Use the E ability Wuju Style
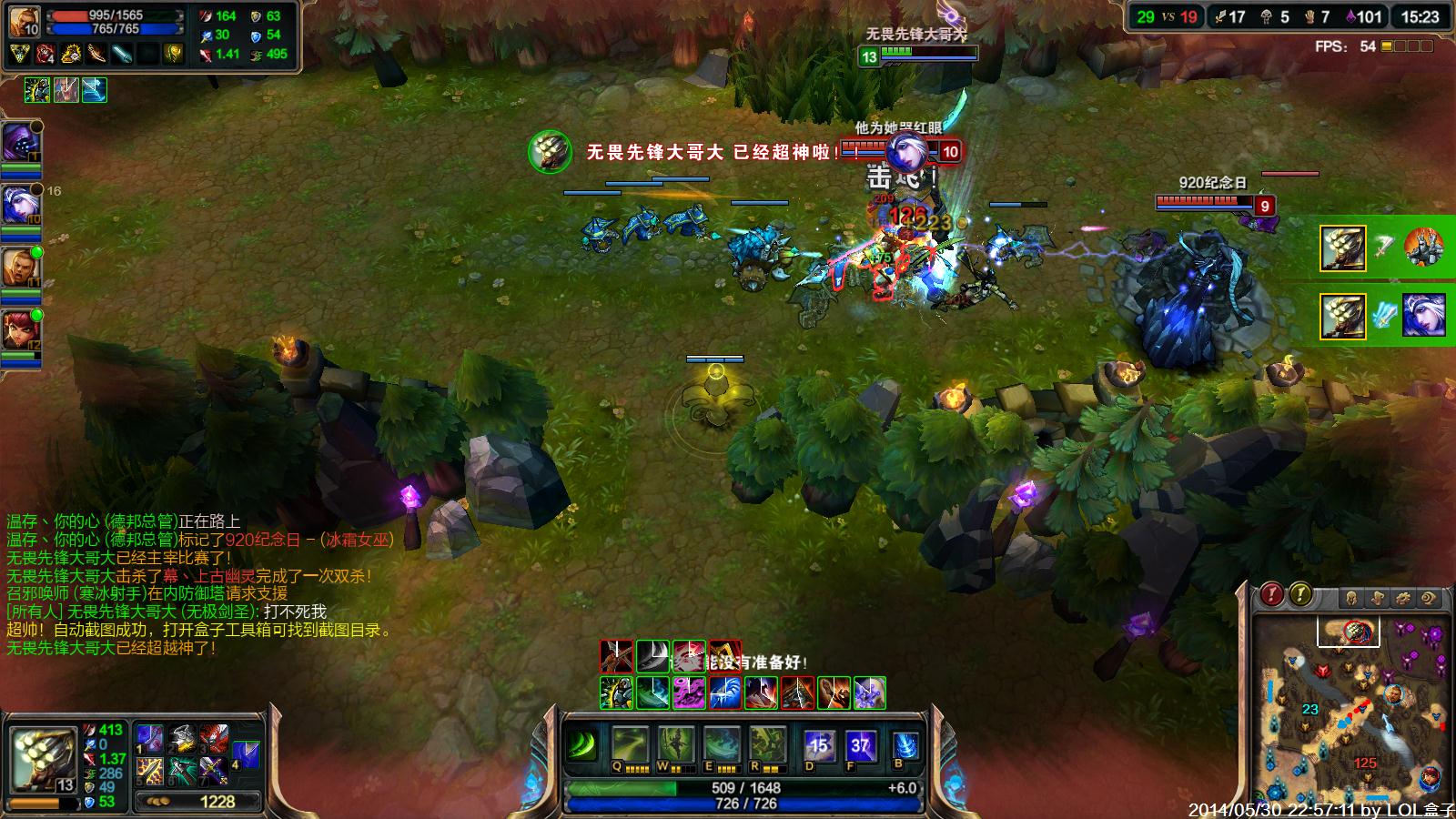The height and width of the screenshot is (819, 1456). pos(722,745)
